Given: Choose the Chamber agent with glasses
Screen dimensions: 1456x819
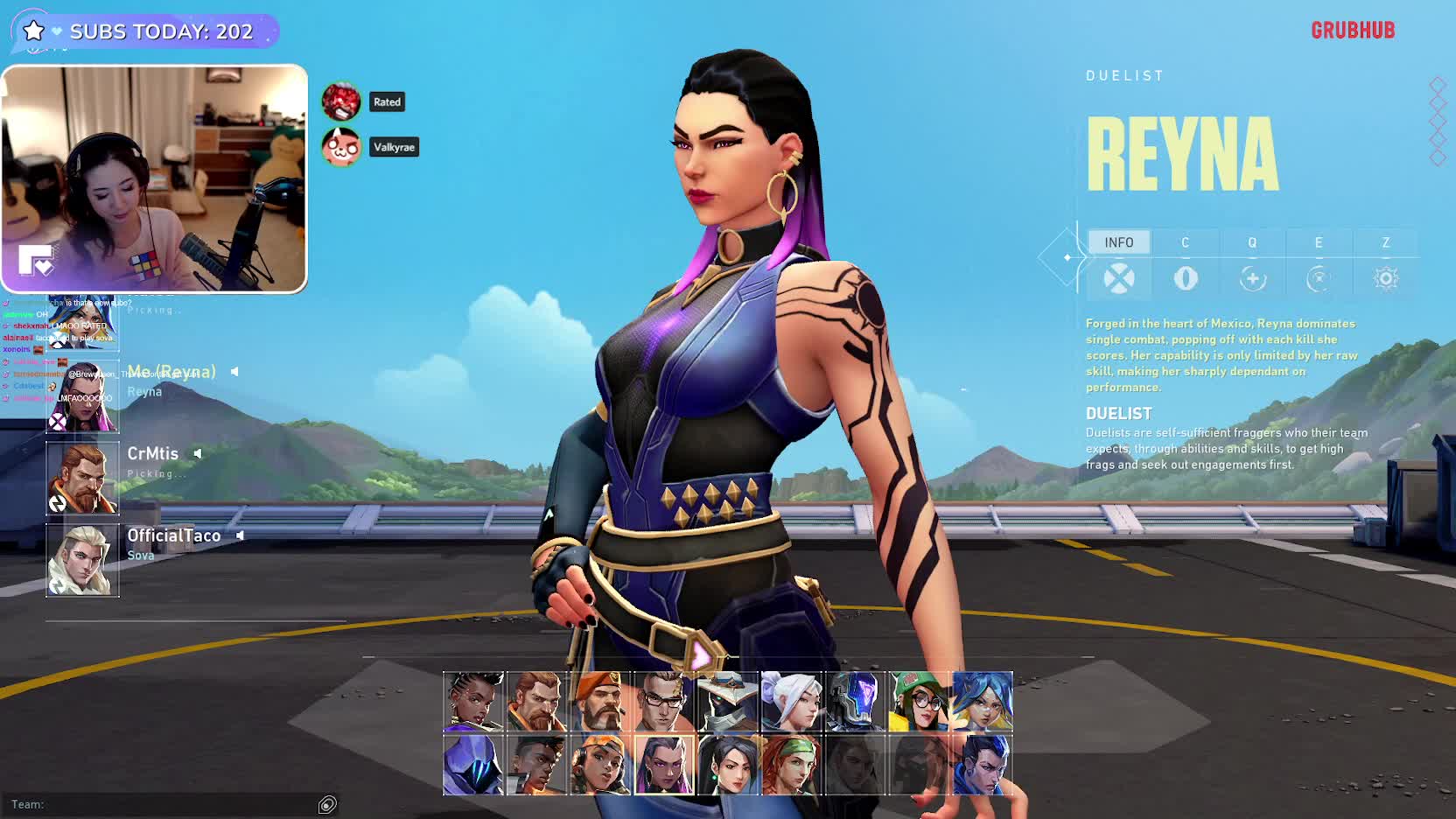Looking at the screenshot, I should [x=664, y=702].
